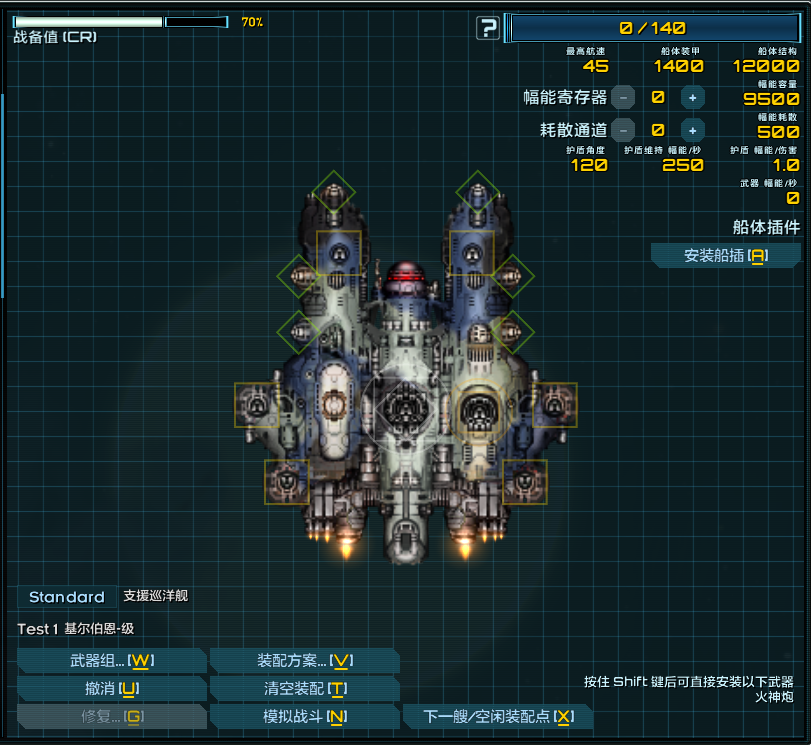Increase 幅能寄存器 with its plus button
Image resolution: width=811 pixels, height=745 pixels.
click(691, 97)
